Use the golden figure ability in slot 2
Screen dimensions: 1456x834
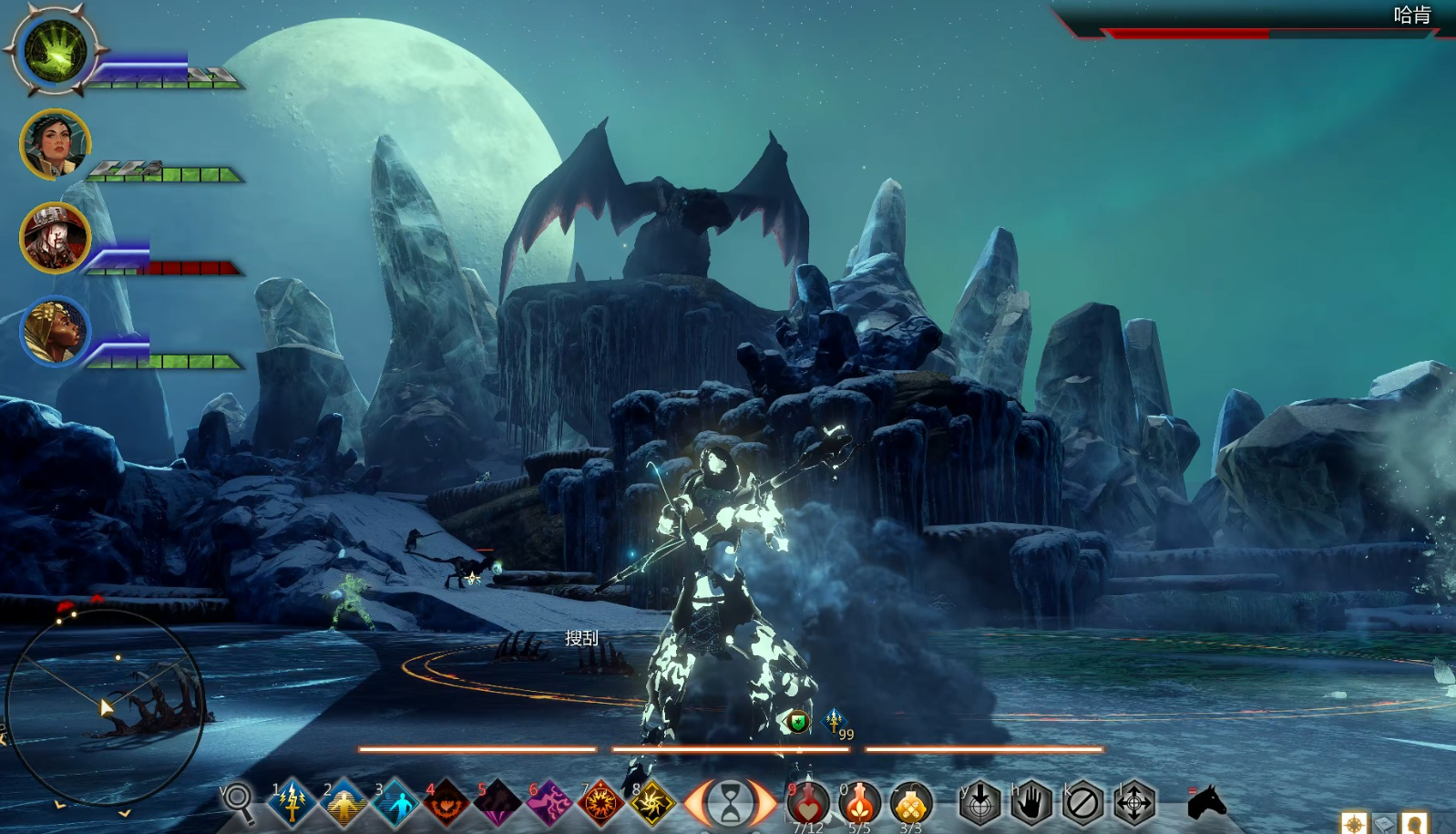(343, 803)
